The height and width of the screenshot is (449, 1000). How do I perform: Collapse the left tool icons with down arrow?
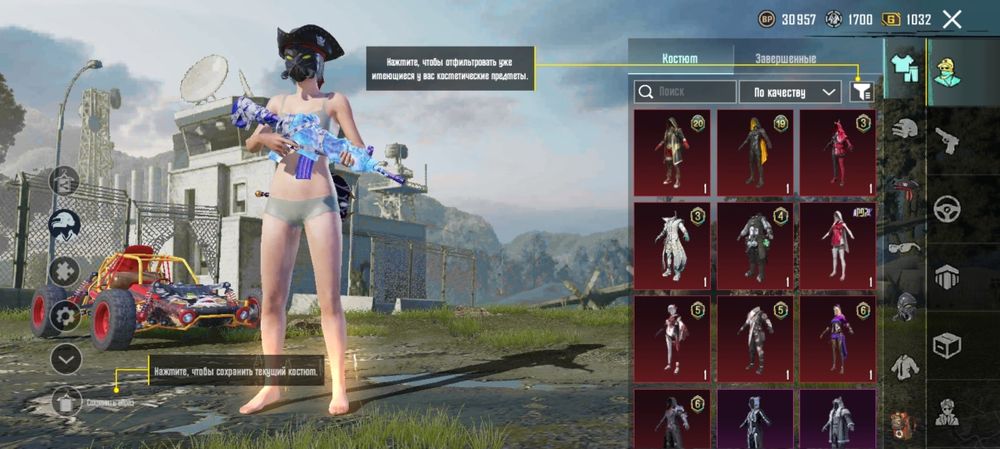click(66, 357)
